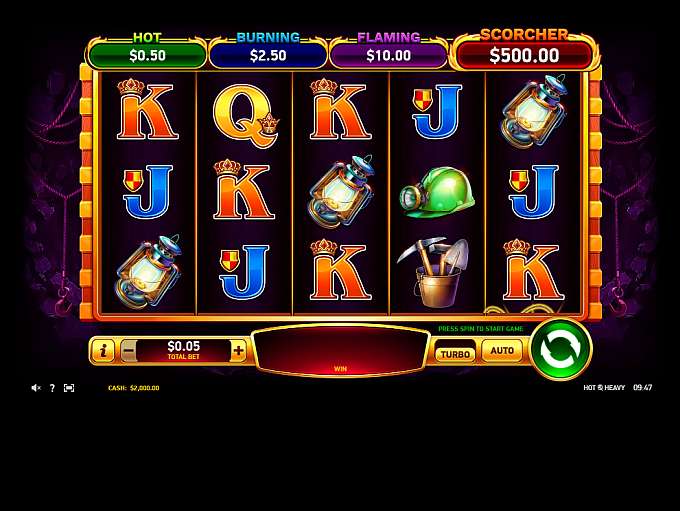
Task: Open the Auto spin options
Action: coord(502,351)
